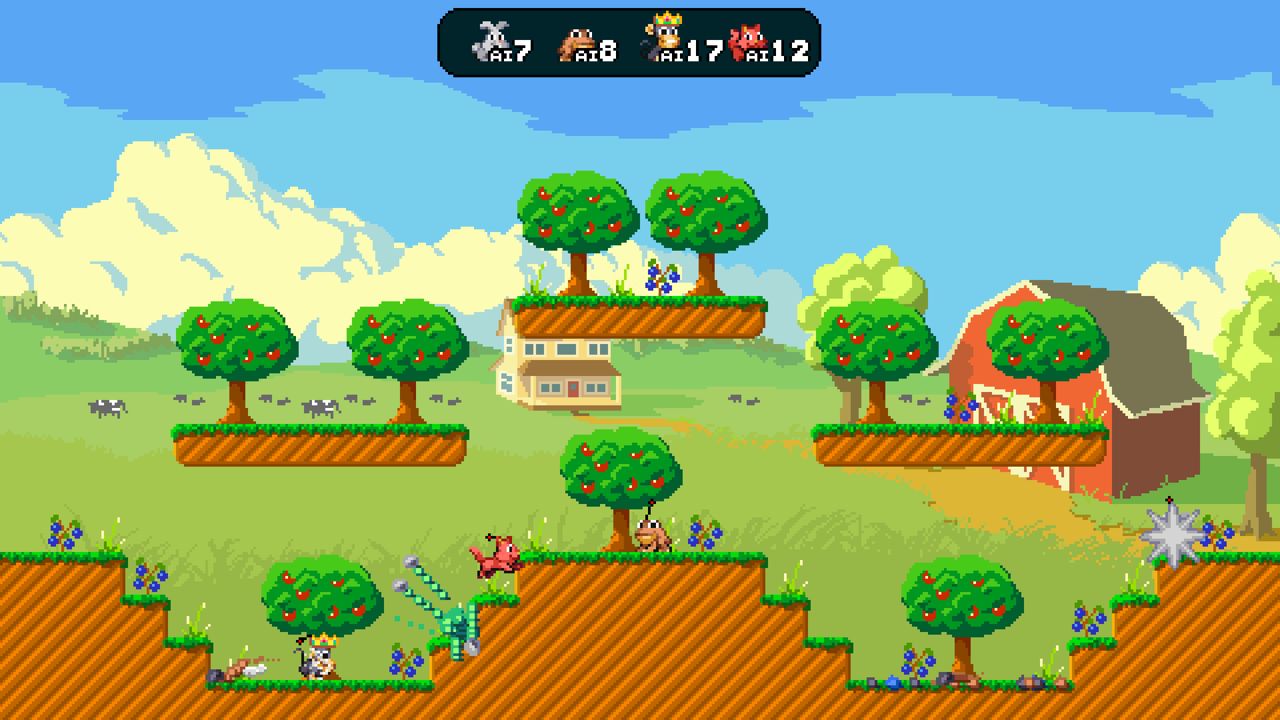Click the toad enemy on the ledge
Viewport: 1280px width, 720px height.
click(650, 534)
